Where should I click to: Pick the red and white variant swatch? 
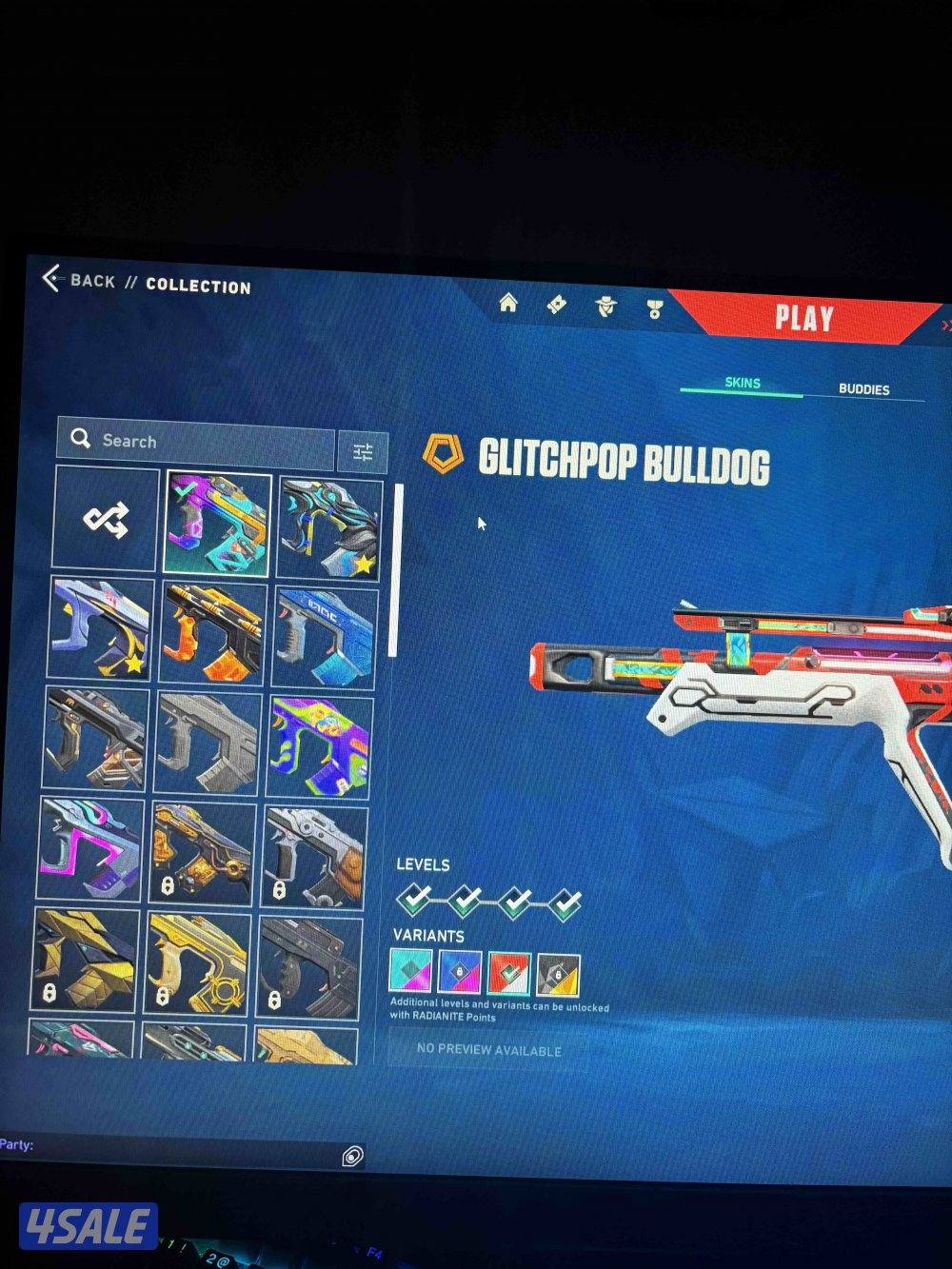508,974
